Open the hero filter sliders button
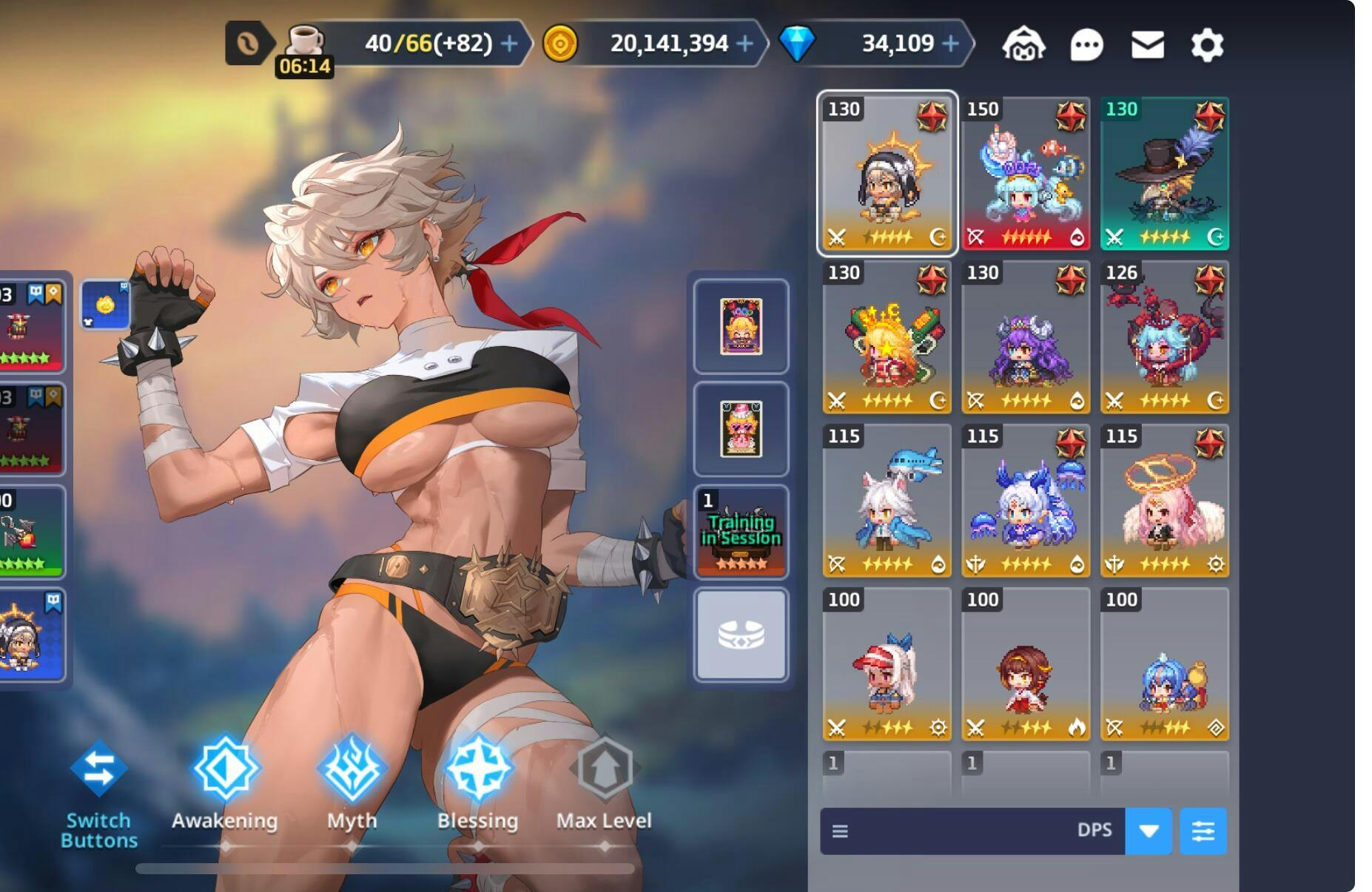Image resolution: width=1372 pixels, height=892 pixels. tap(1203, 831)
